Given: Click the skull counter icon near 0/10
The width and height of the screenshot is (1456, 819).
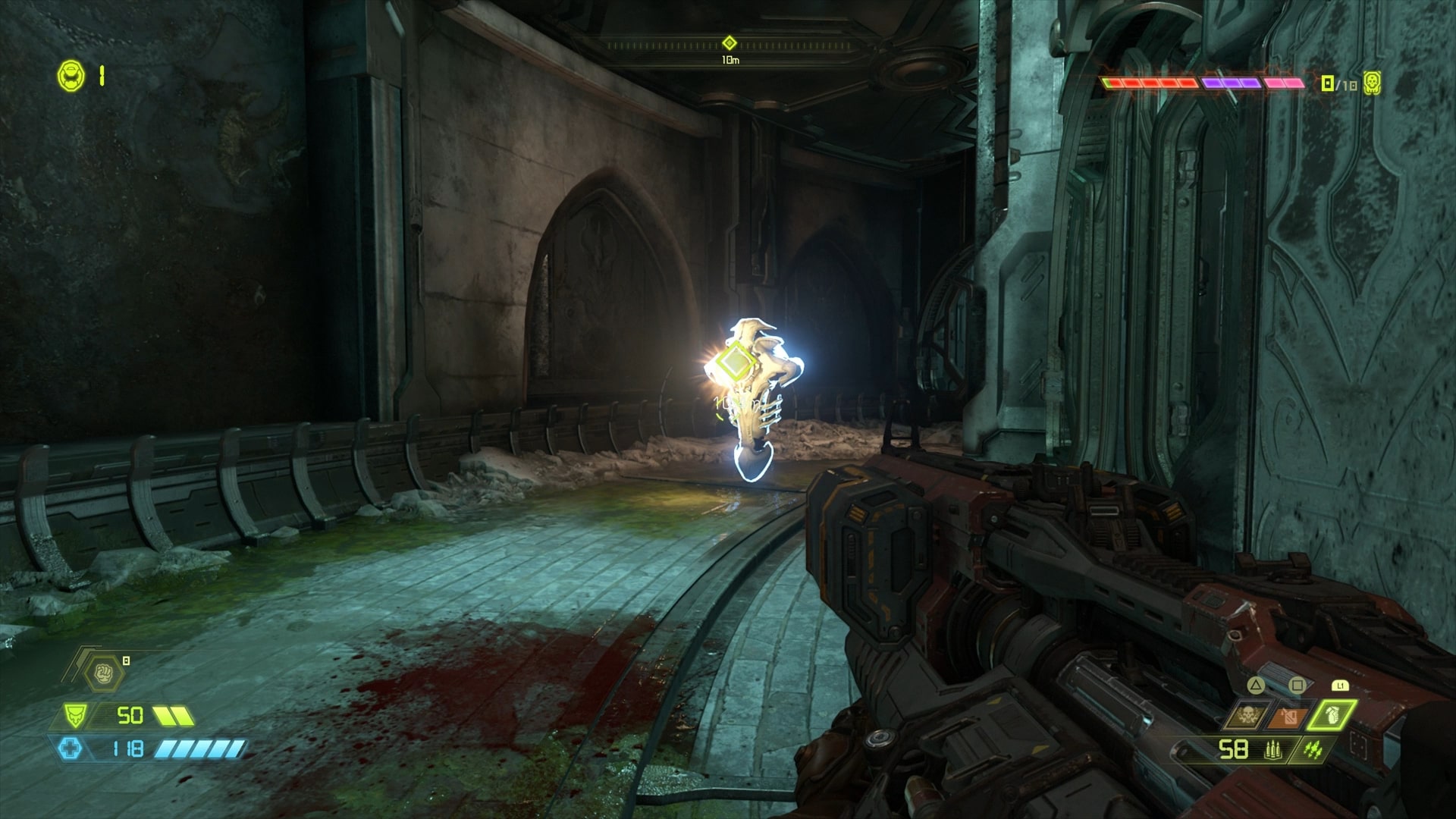Looking at the screenshot, I should 1373,83.
